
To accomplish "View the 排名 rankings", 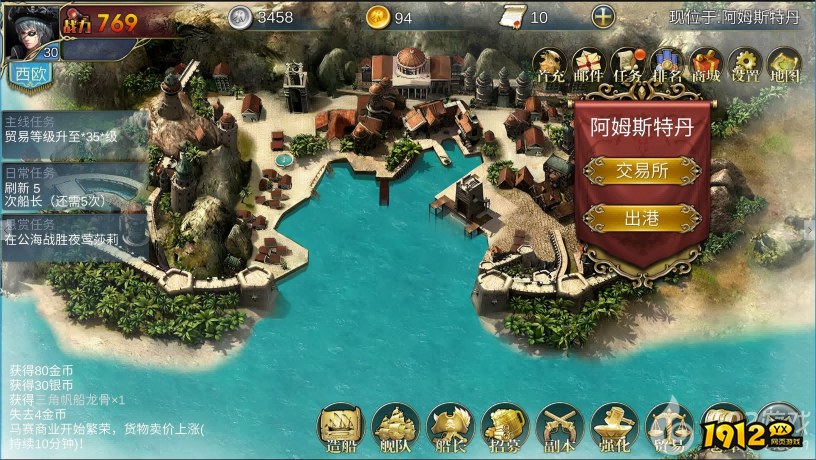I will coord(667,65).
